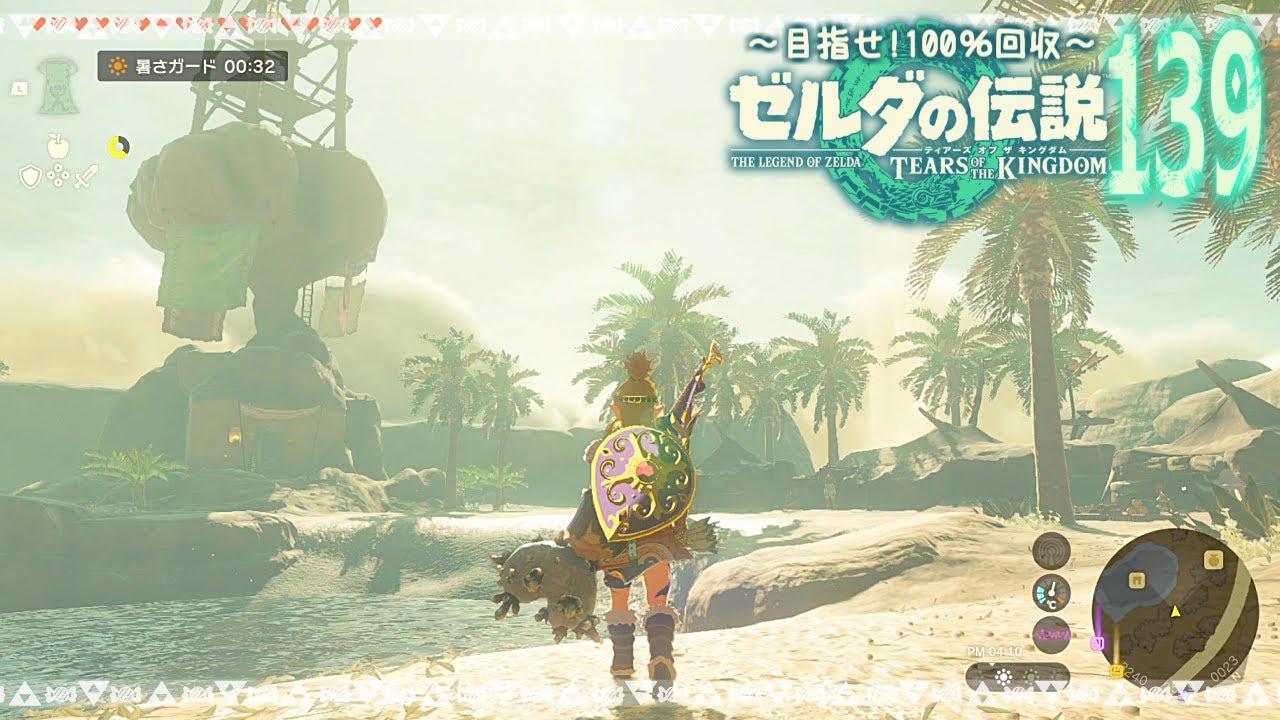Select the shield icon in the equipment HUD
This screenshot has width=1280, height=720.
click(x=30, y=175)
